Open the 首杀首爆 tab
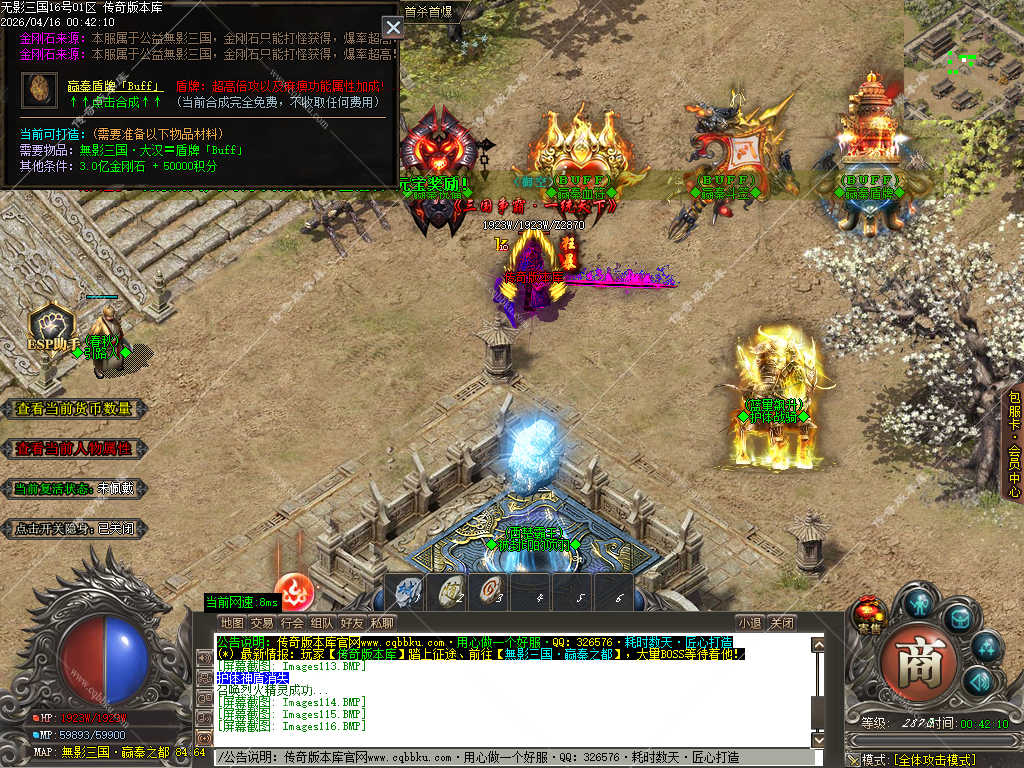This screenshot has height=768, width=1024. click(428, 12)
